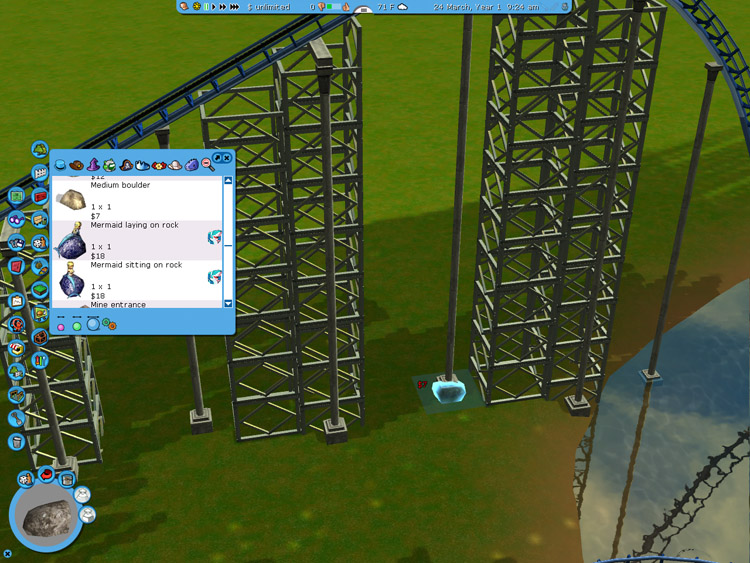Pause the game in the top bar
This screenshot has width=750, height=563.
pos(207,7)
